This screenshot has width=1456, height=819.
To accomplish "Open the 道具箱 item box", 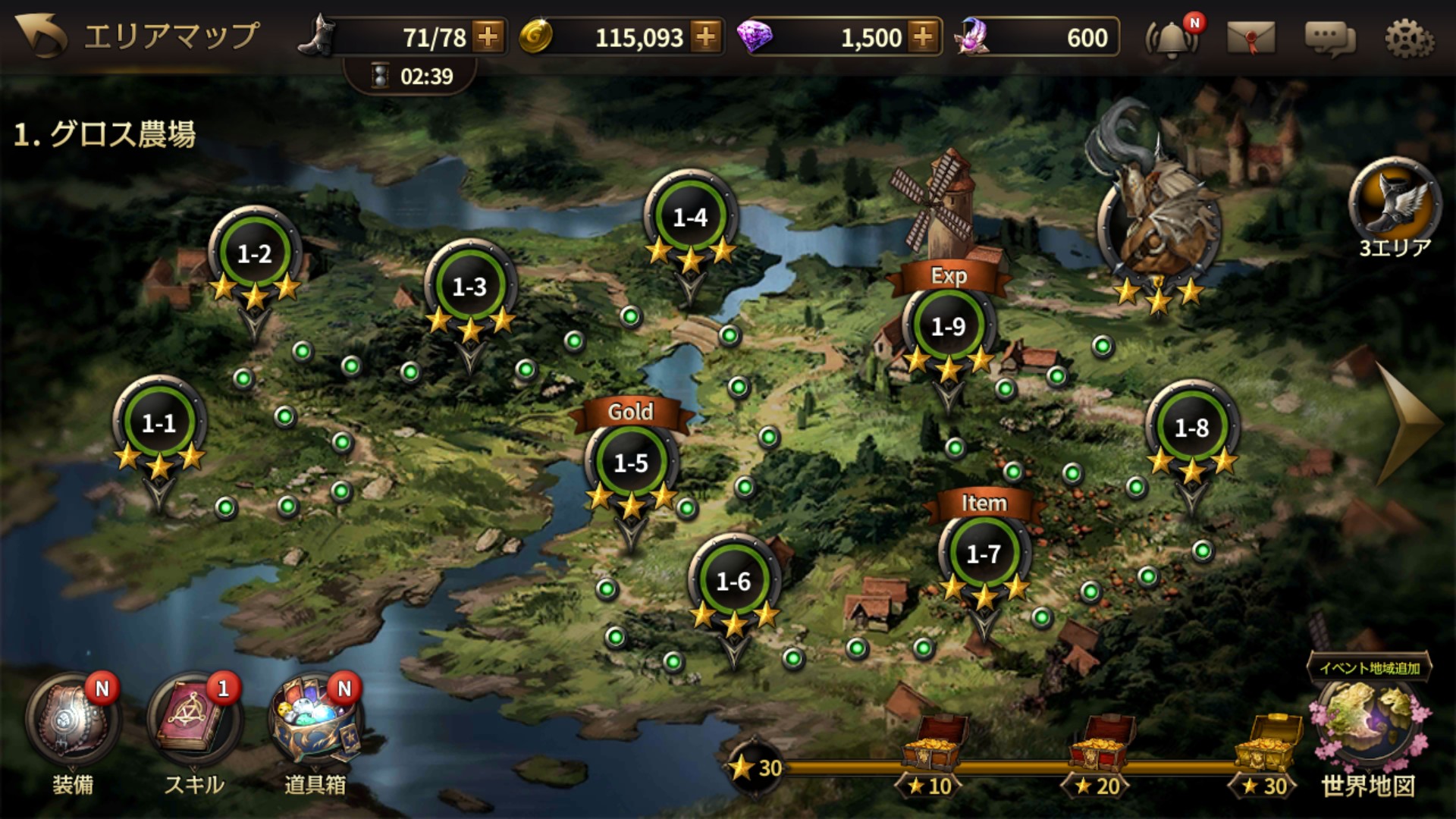I will (315, 720).
